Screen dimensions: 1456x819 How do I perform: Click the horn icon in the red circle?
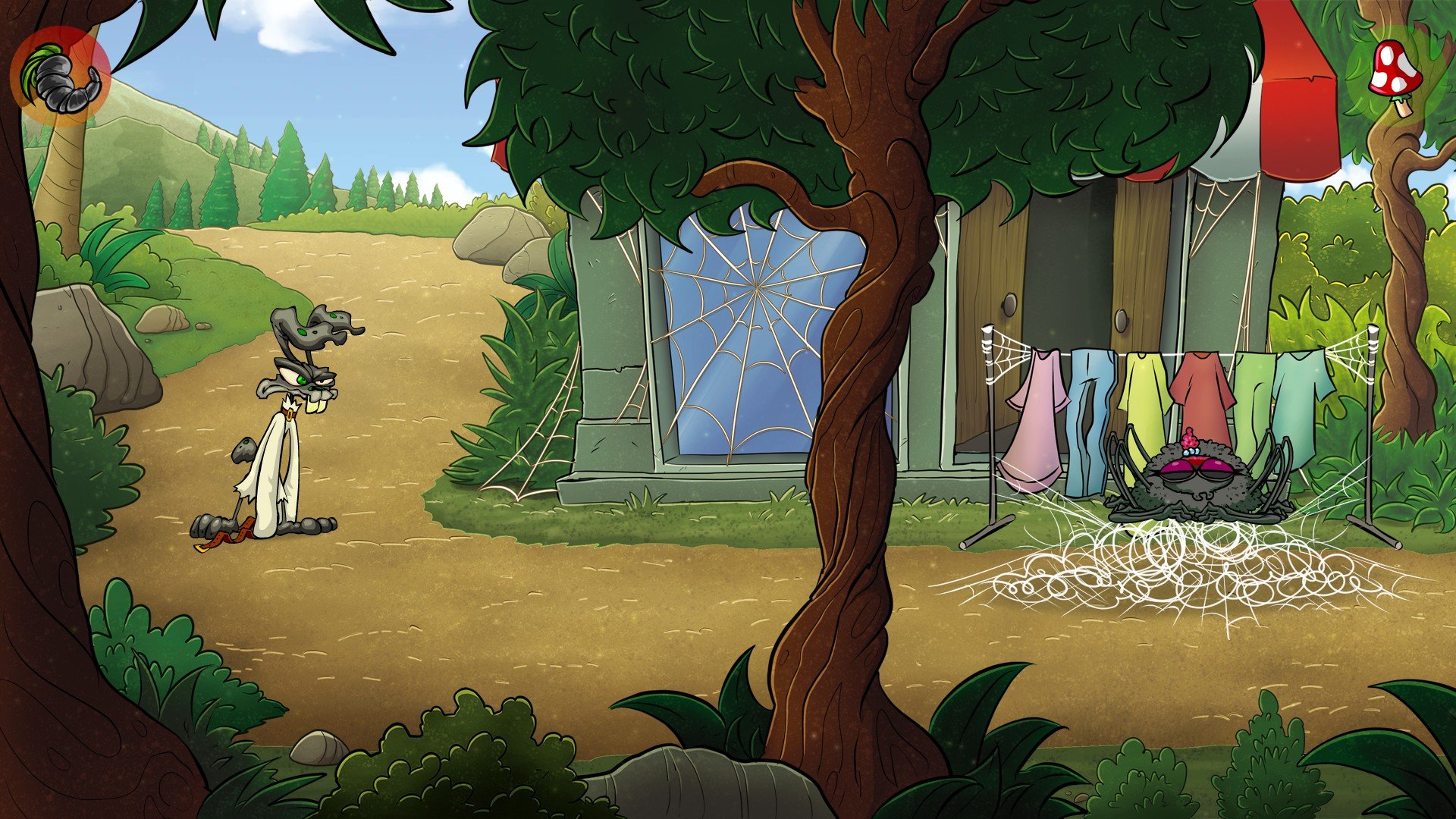(61, 77)
